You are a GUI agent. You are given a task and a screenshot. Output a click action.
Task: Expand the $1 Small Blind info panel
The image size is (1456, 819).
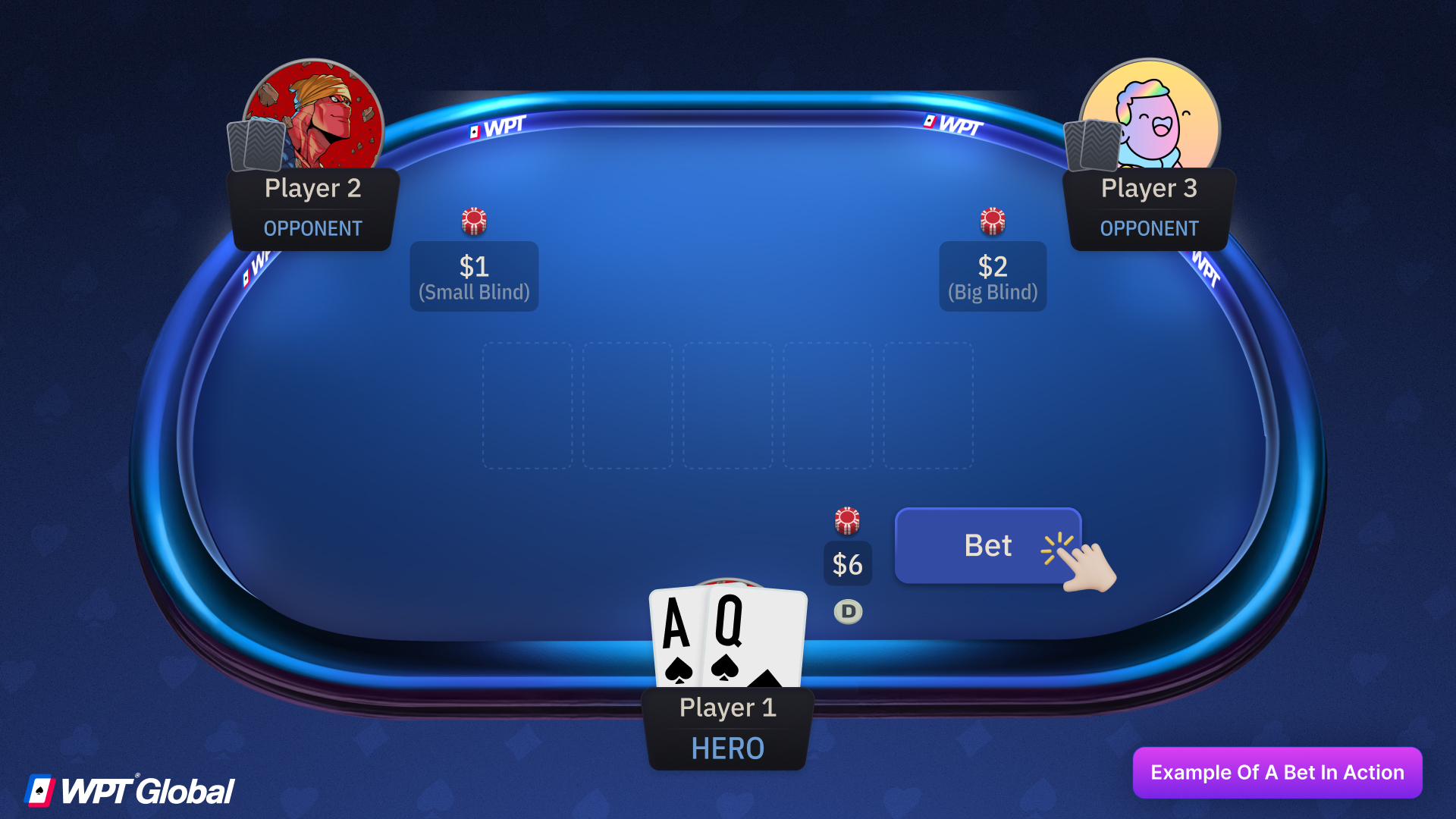point(473,276)
